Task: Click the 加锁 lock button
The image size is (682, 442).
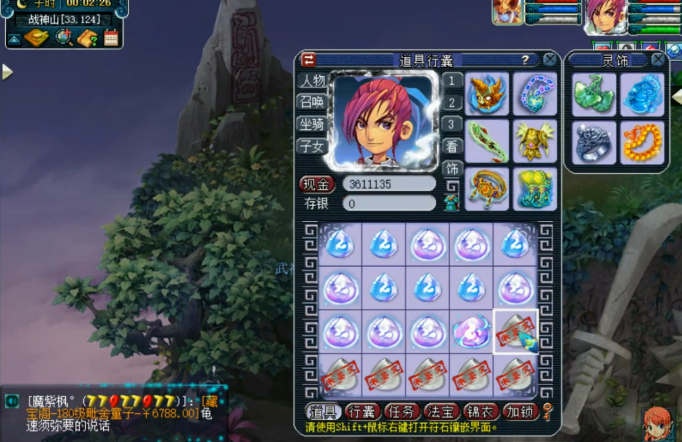Action: 520,411
